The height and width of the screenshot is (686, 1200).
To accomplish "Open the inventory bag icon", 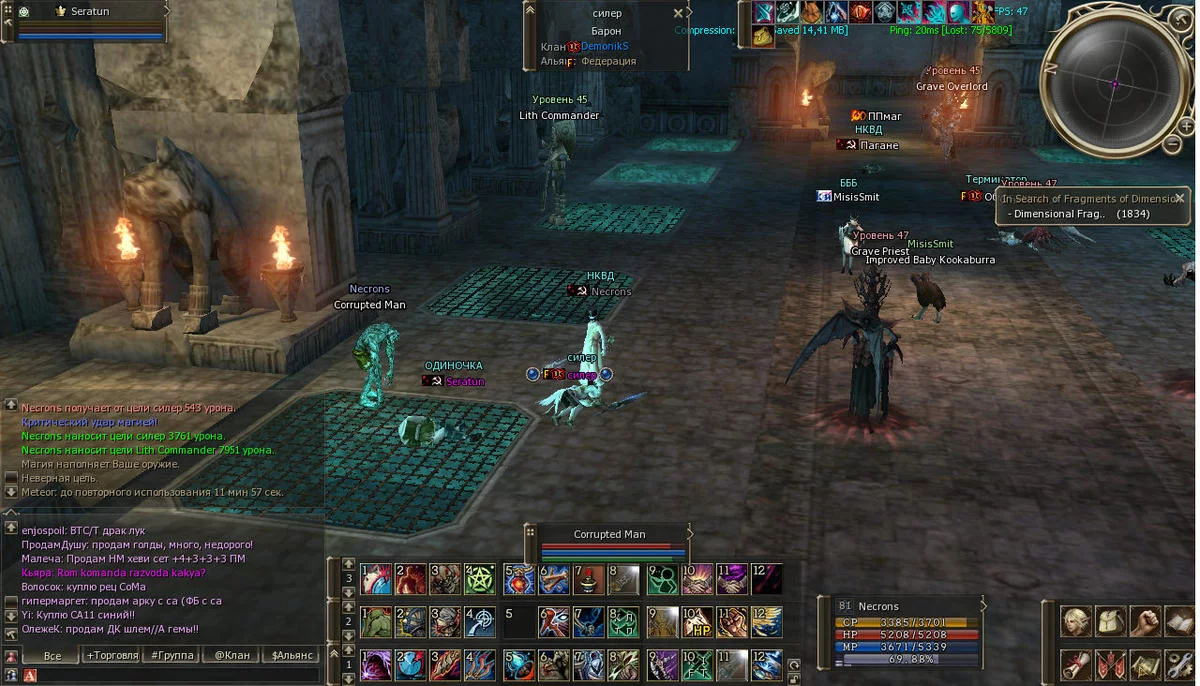I will click(1110, 621).
